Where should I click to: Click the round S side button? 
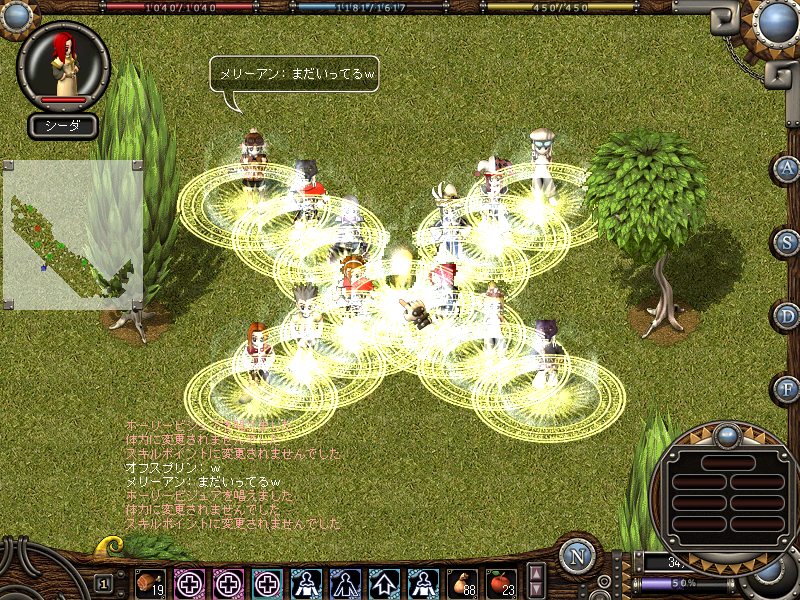point(787,242)
